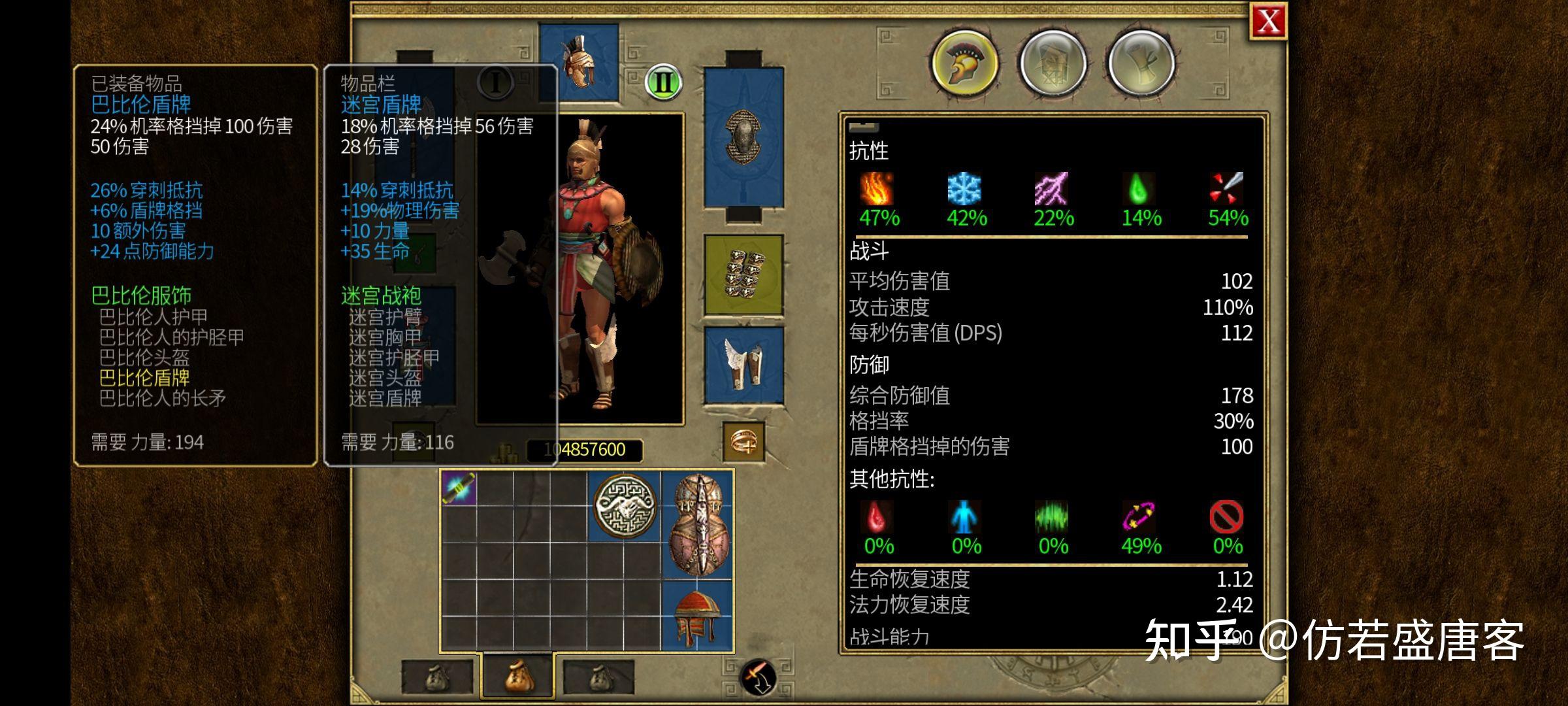Select the highlighted arm bracers slot

pyautogui.click(x=743, y=275)
